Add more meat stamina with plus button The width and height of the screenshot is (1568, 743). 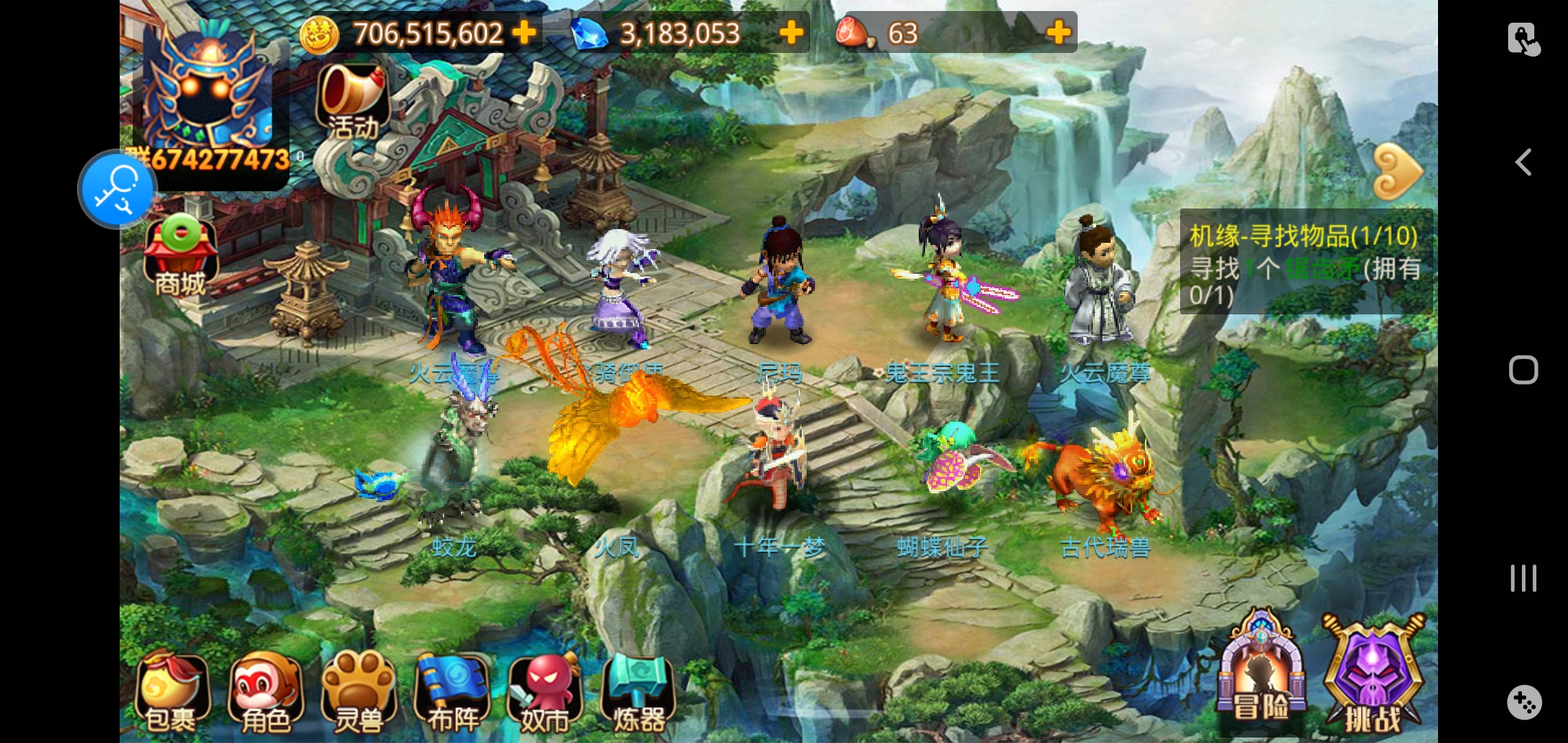click(1058, 32)
